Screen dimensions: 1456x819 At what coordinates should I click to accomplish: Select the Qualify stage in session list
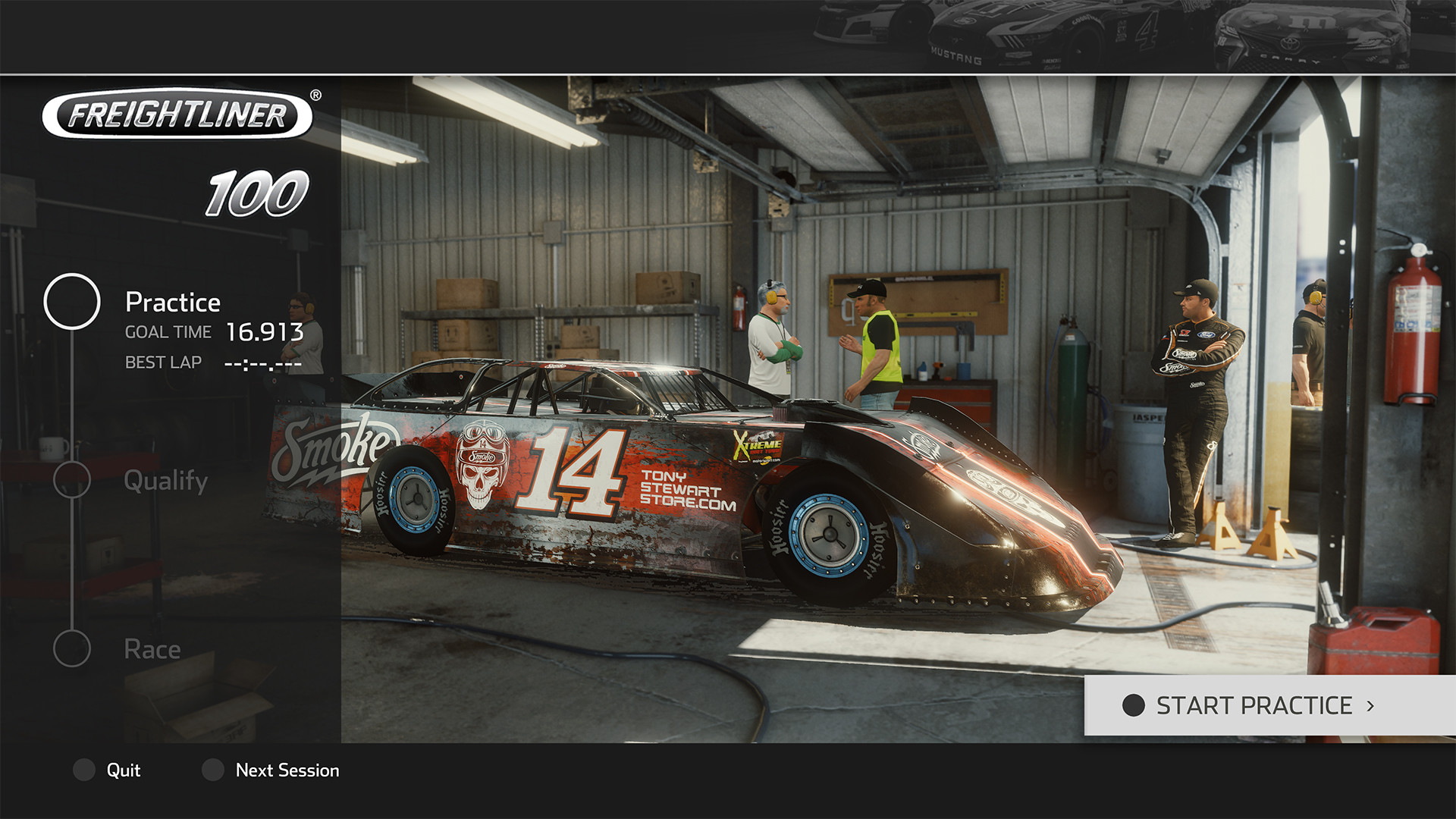168,481
